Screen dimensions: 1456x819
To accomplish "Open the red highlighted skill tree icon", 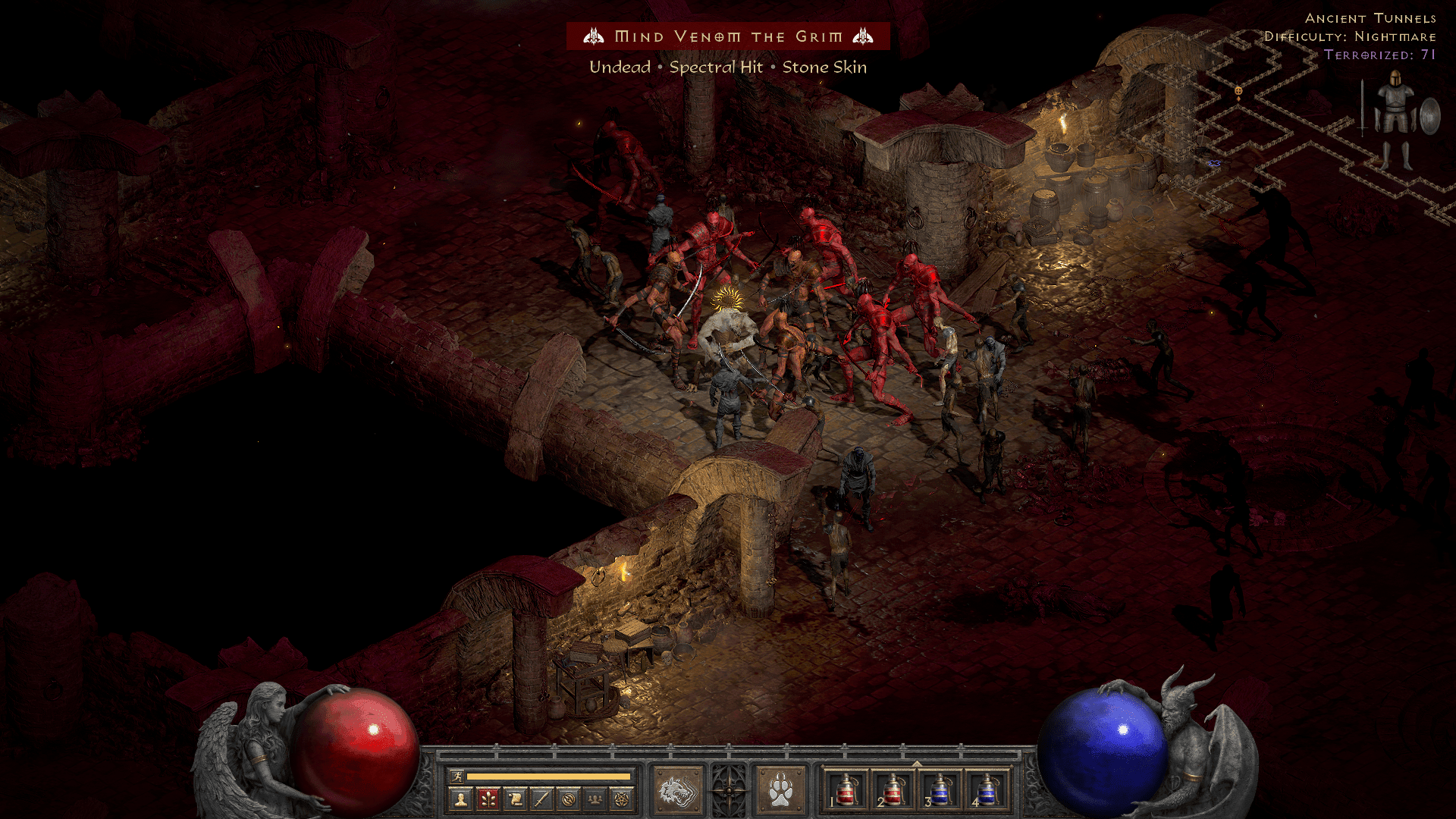I will point(488,799).
